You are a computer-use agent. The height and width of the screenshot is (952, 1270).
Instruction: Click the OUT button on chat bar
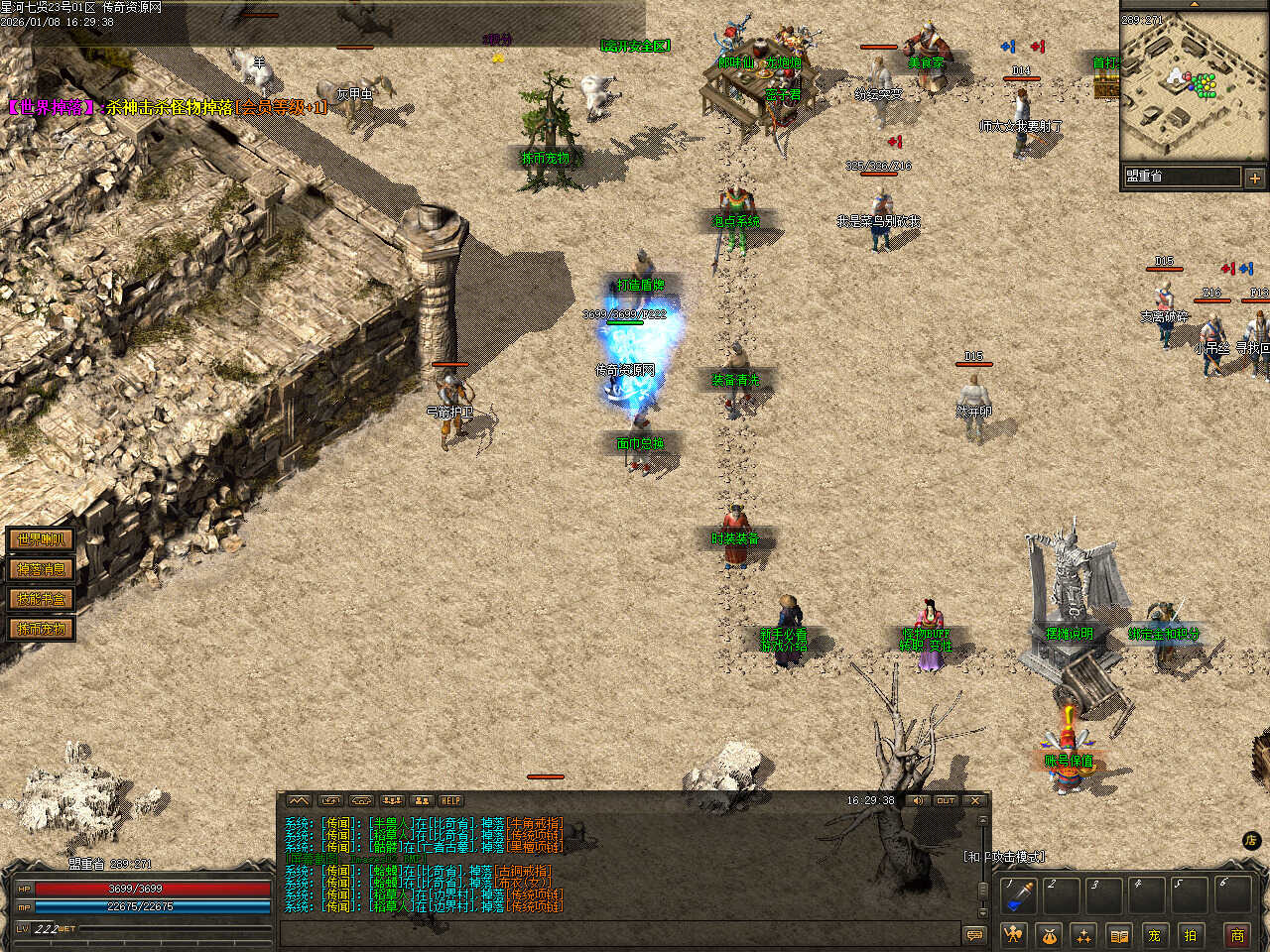946,800
